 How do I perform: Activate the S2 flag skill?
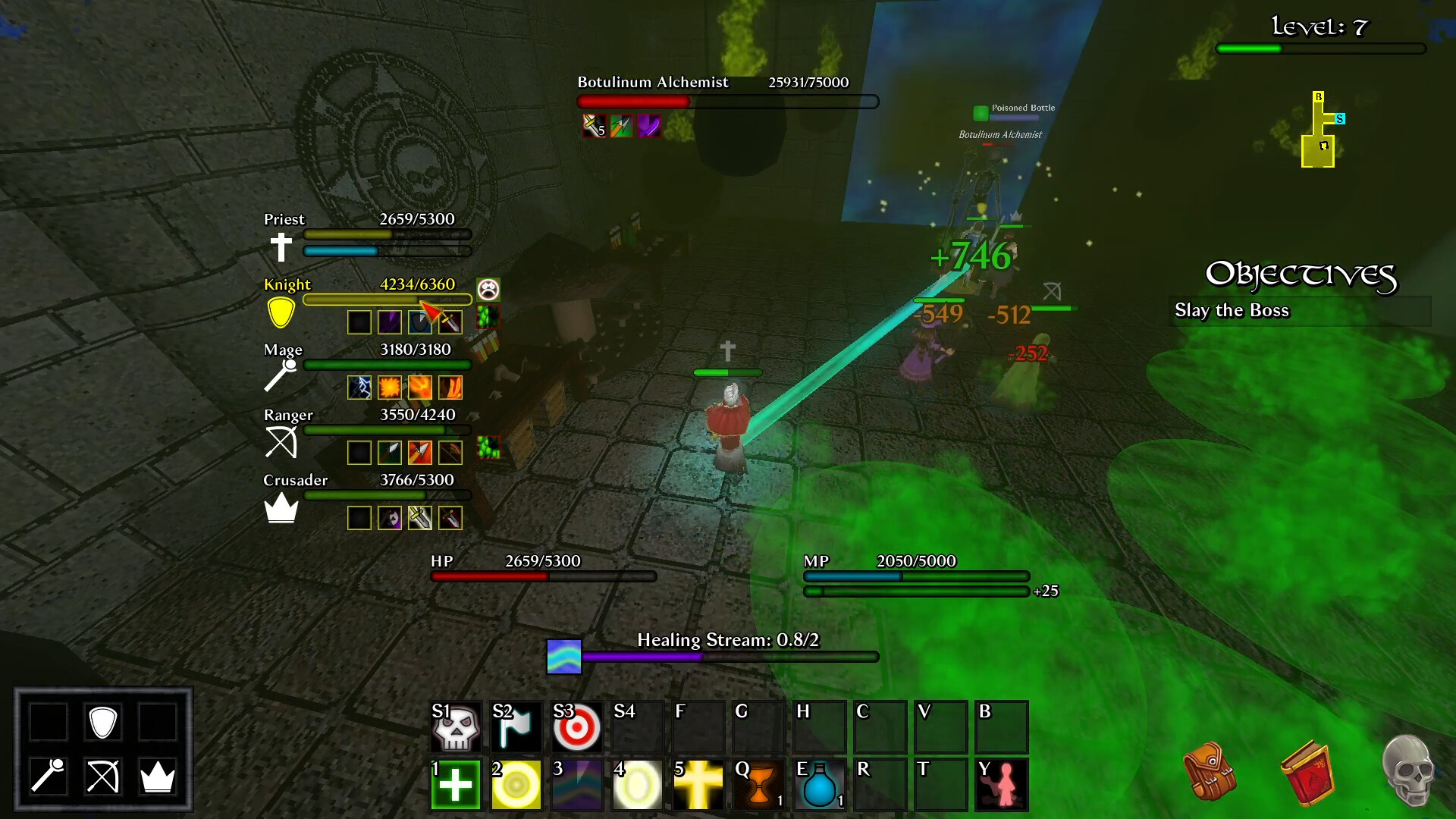pyautogui.click(x=516, y=726)
